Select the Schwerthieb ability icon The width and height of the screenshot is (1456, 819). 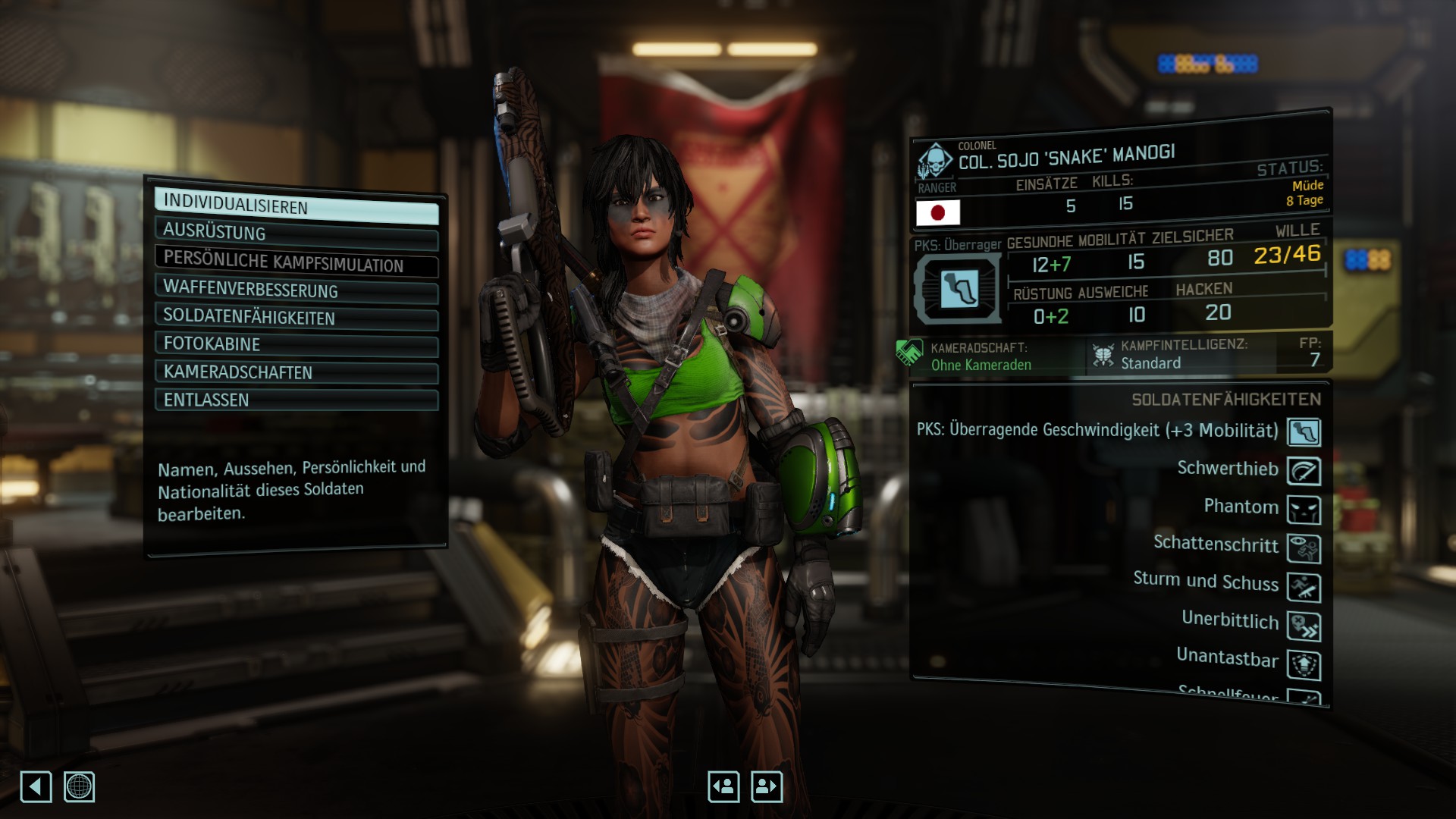pyautogui.click(x=1304, y=472)
